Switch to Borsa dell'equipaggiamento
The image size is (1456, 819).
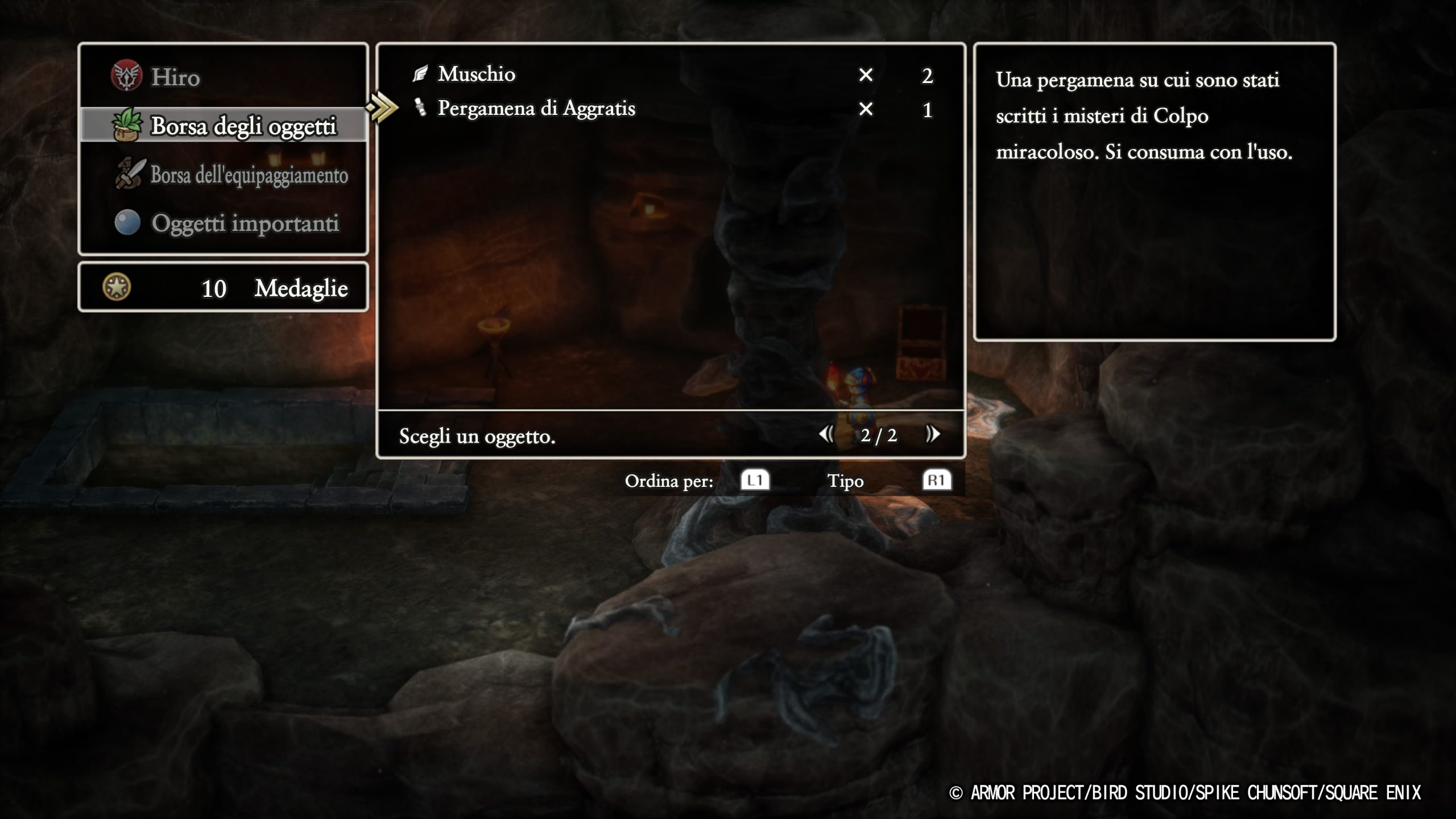(x=249, y=175)
